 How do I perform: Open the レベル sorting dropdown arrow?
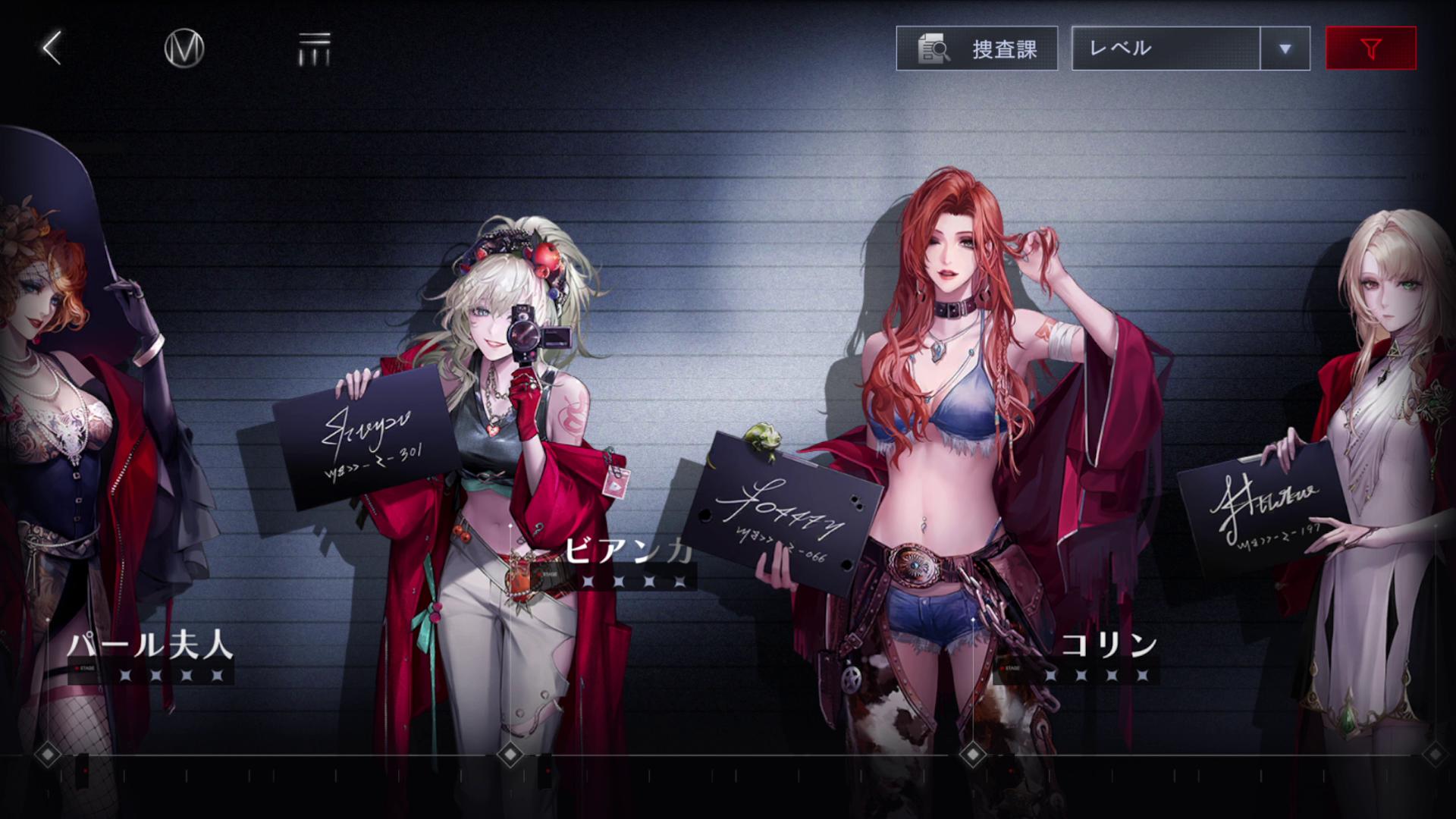tap(1285, 48)
